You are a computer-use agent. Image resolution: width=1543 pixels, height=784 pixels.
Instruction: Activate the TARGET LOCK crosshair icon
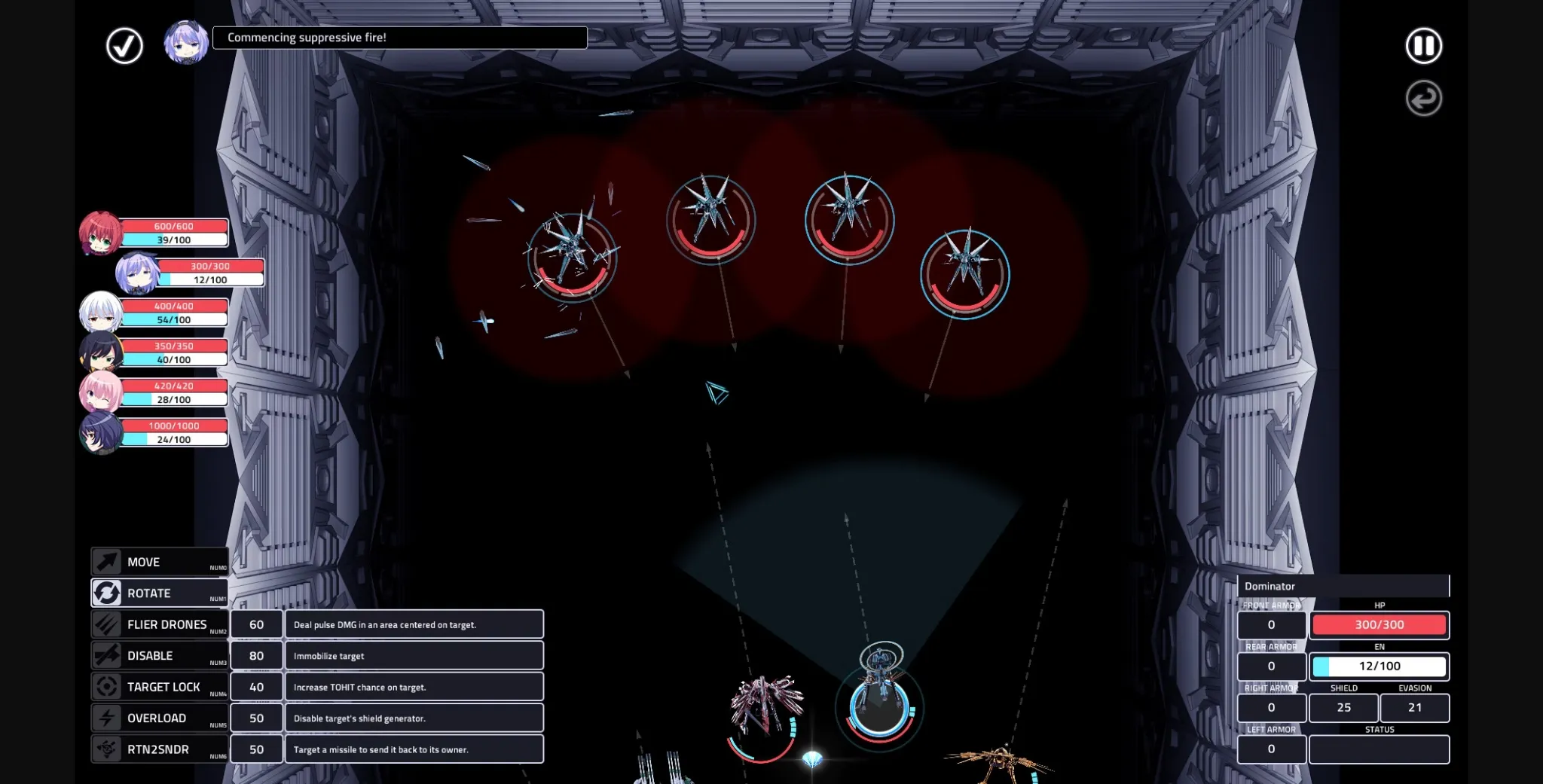click(x=106, y=686)
